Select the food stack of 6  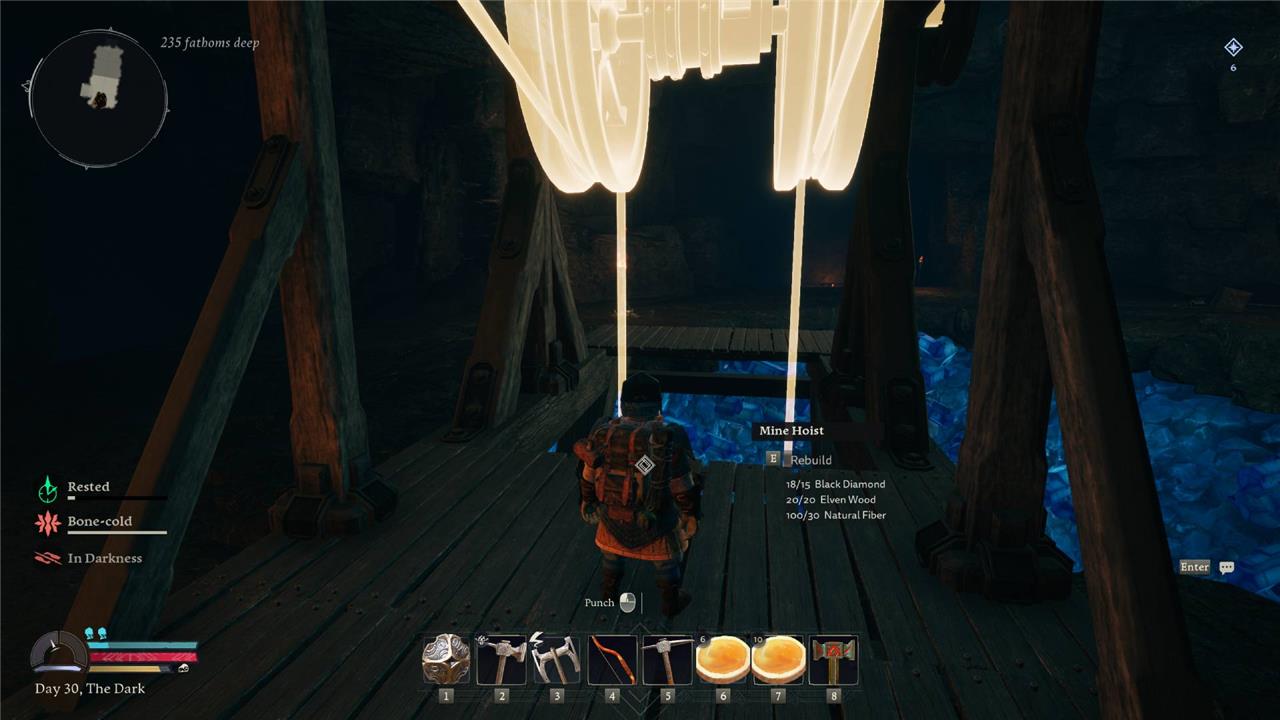point(722,660)
